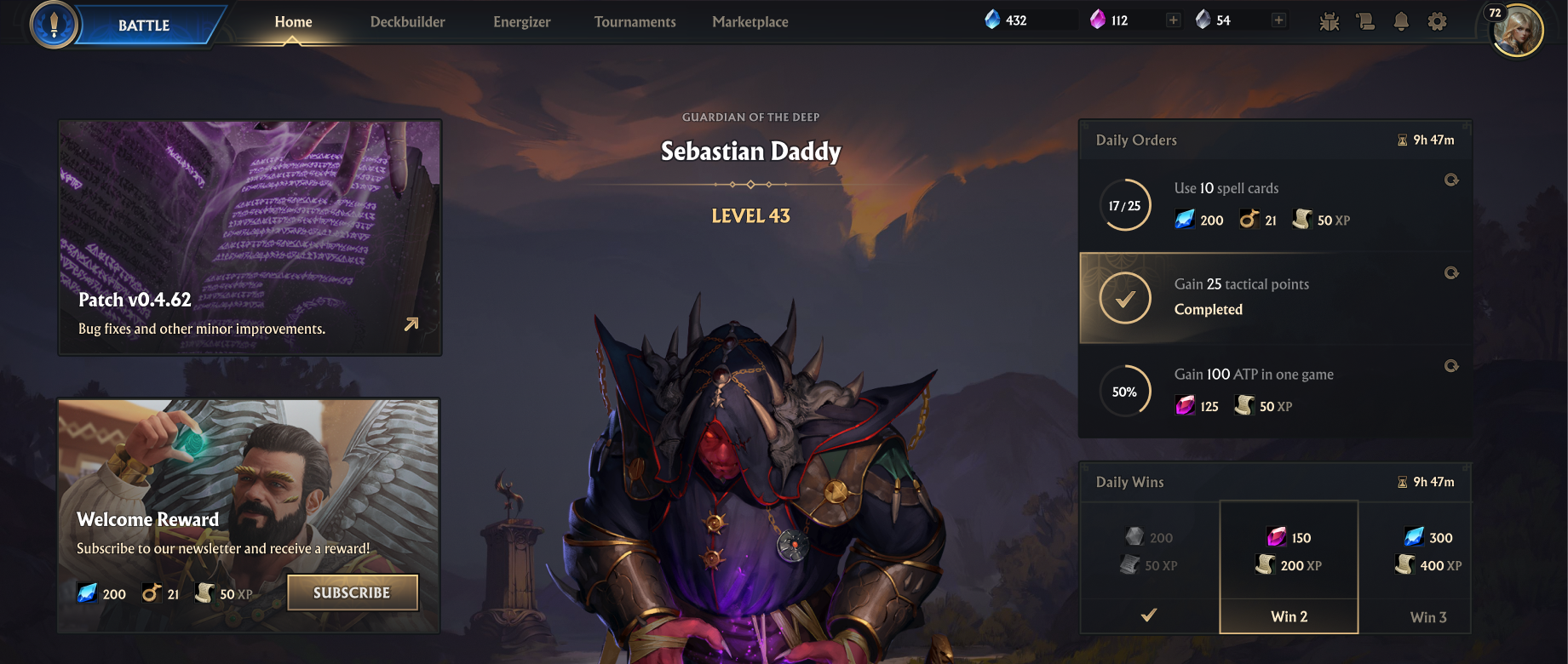The image size is (1568, 664).
Task: Reroll the 'Gain 25 tactical points' order
Action: click(x=1451, y=273)
